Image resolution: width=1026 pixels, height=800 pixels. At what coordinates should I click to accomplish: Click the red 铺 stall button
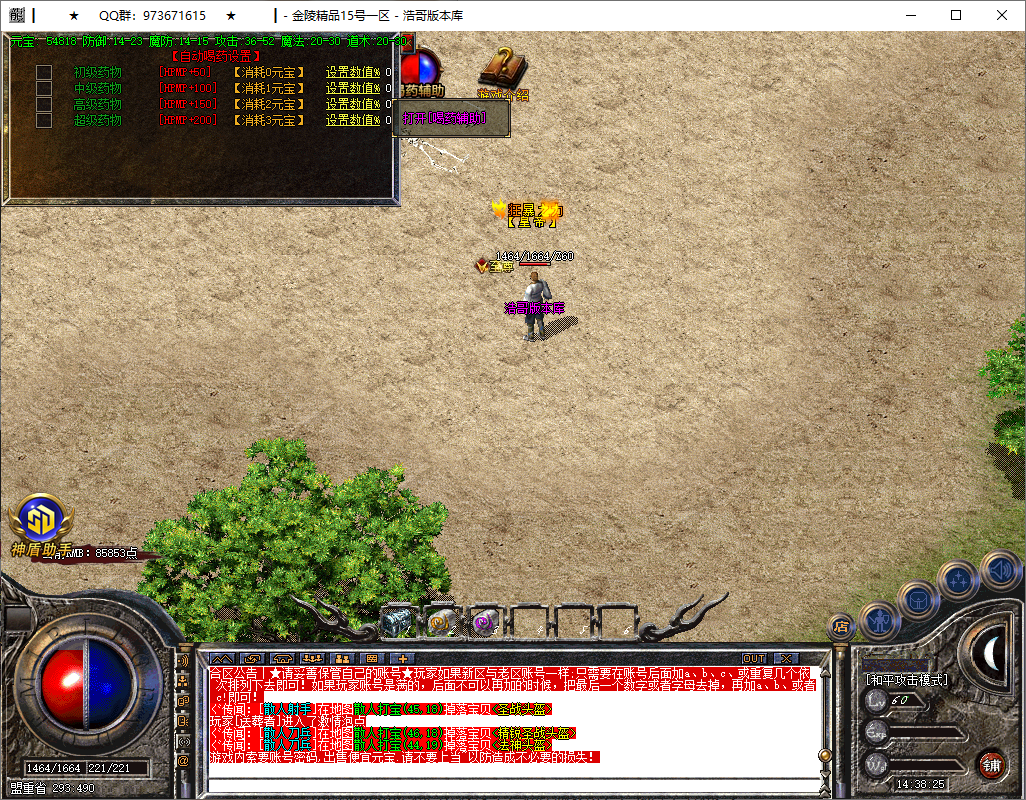coord(991,765)
